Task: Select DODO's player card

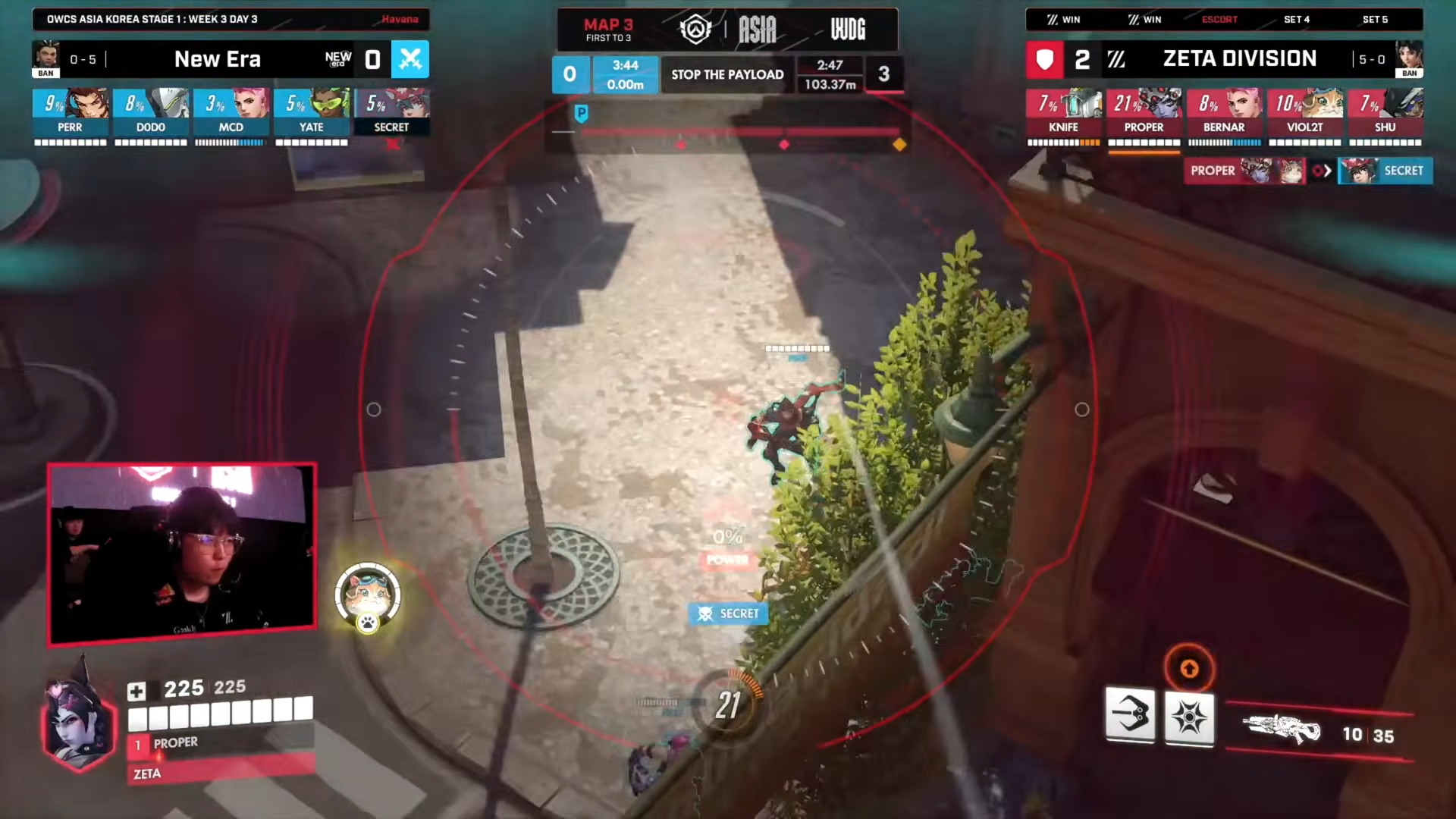Action: coord(150,112)
